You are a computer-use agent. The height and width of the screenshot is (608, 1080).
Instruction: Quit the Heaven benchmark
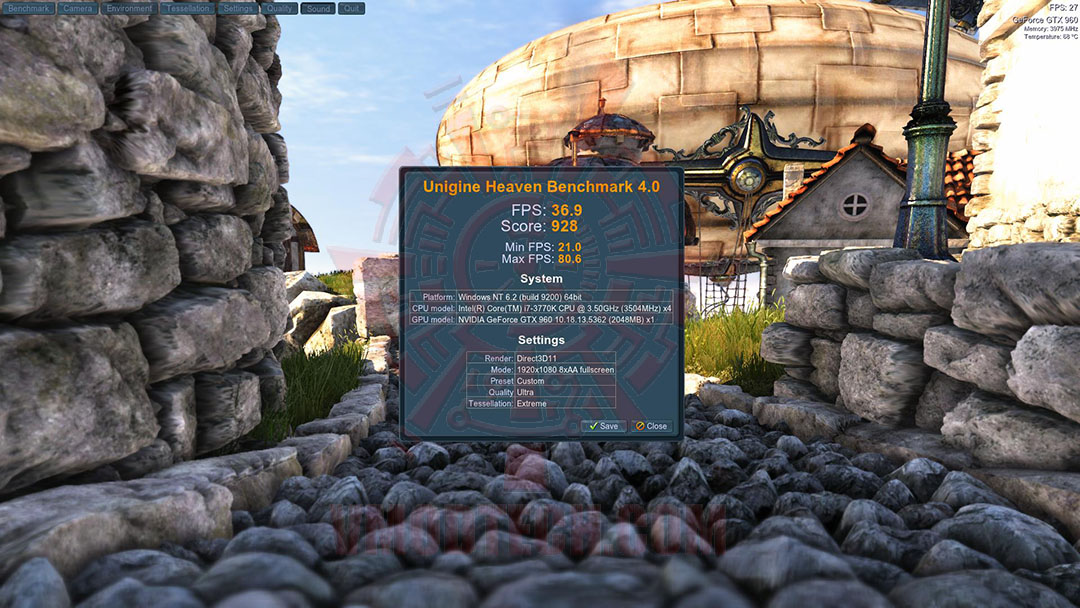(351, 8)
